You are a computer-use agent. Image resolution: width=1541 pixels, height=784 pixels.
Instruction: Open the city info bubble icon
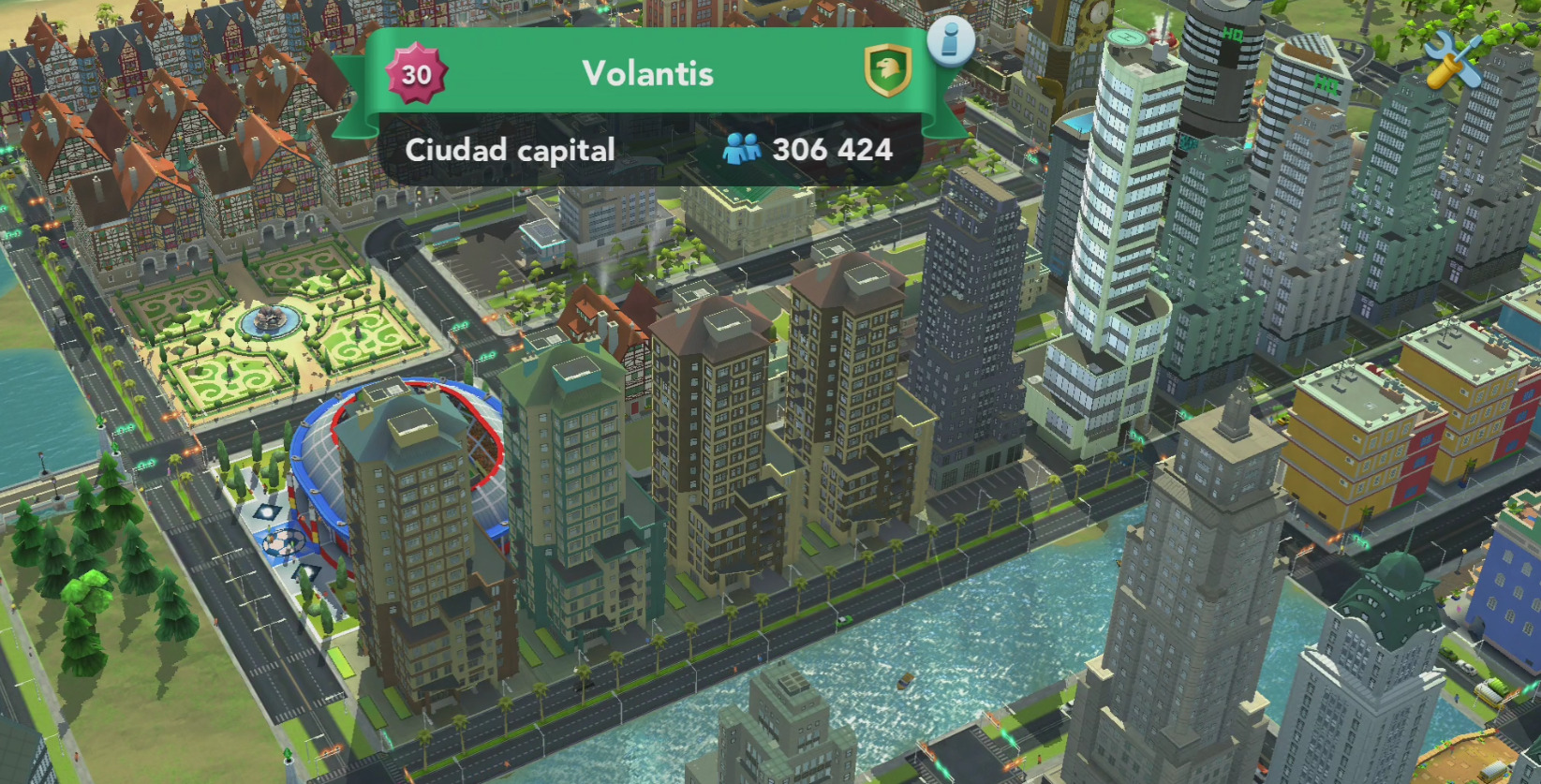point(951,41)
